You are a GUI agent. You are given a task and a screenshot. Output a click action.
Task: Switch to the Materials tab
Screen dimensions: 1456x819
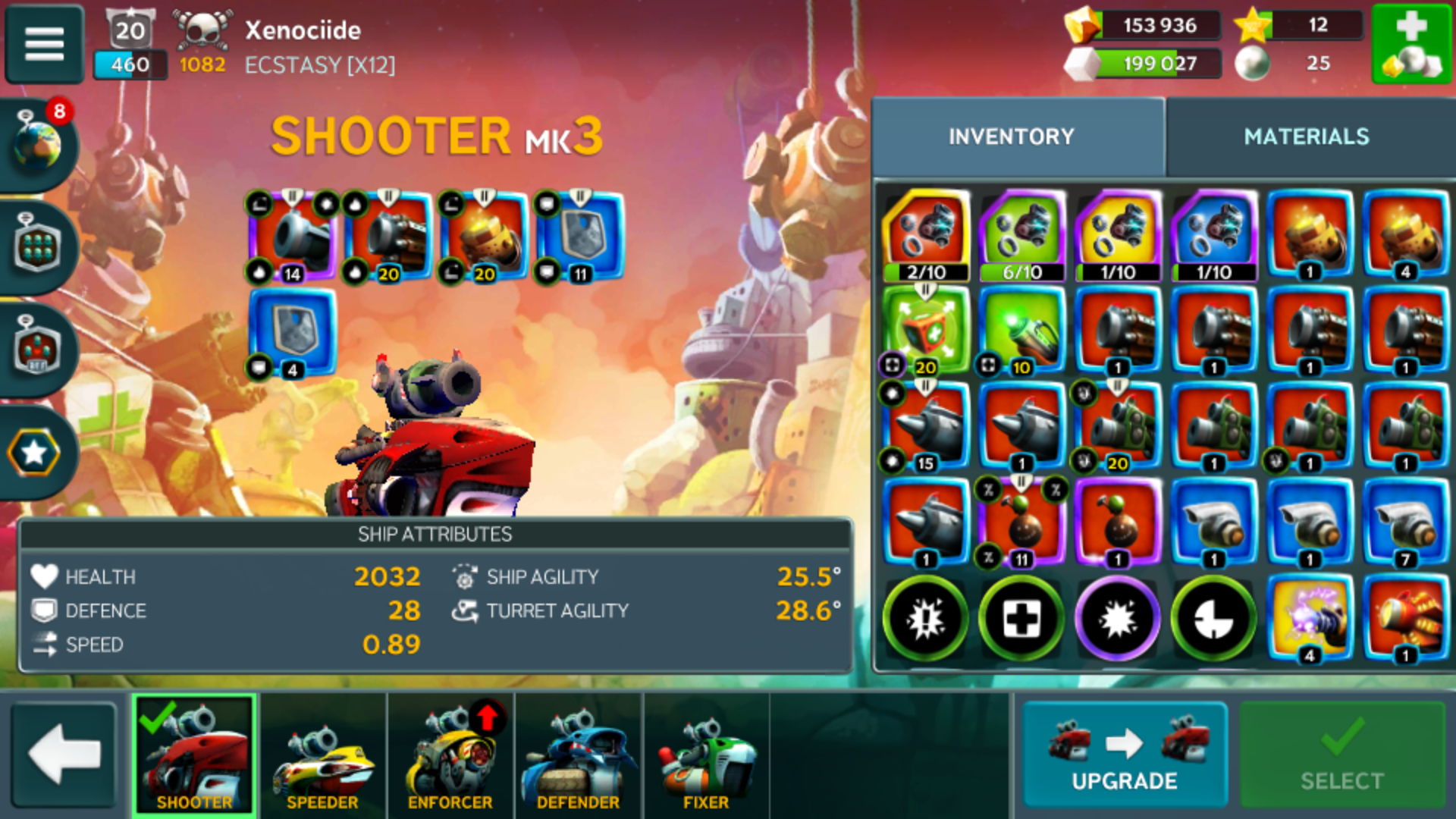tap(1306, 136)
